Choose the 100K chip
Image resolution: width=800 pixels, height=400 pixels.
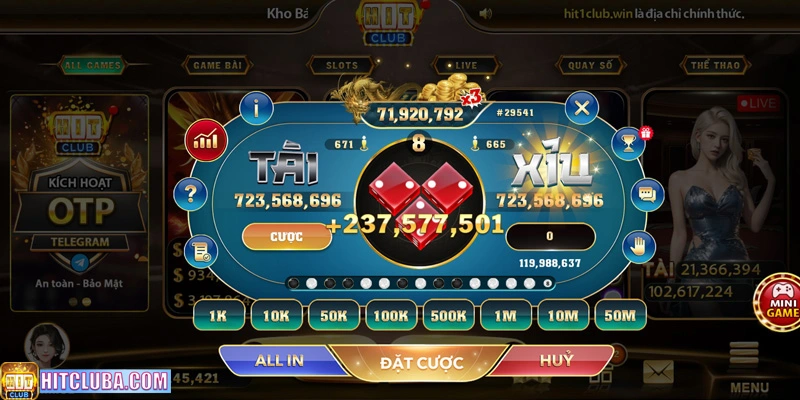pyautogui.click(x=390, y=315)
